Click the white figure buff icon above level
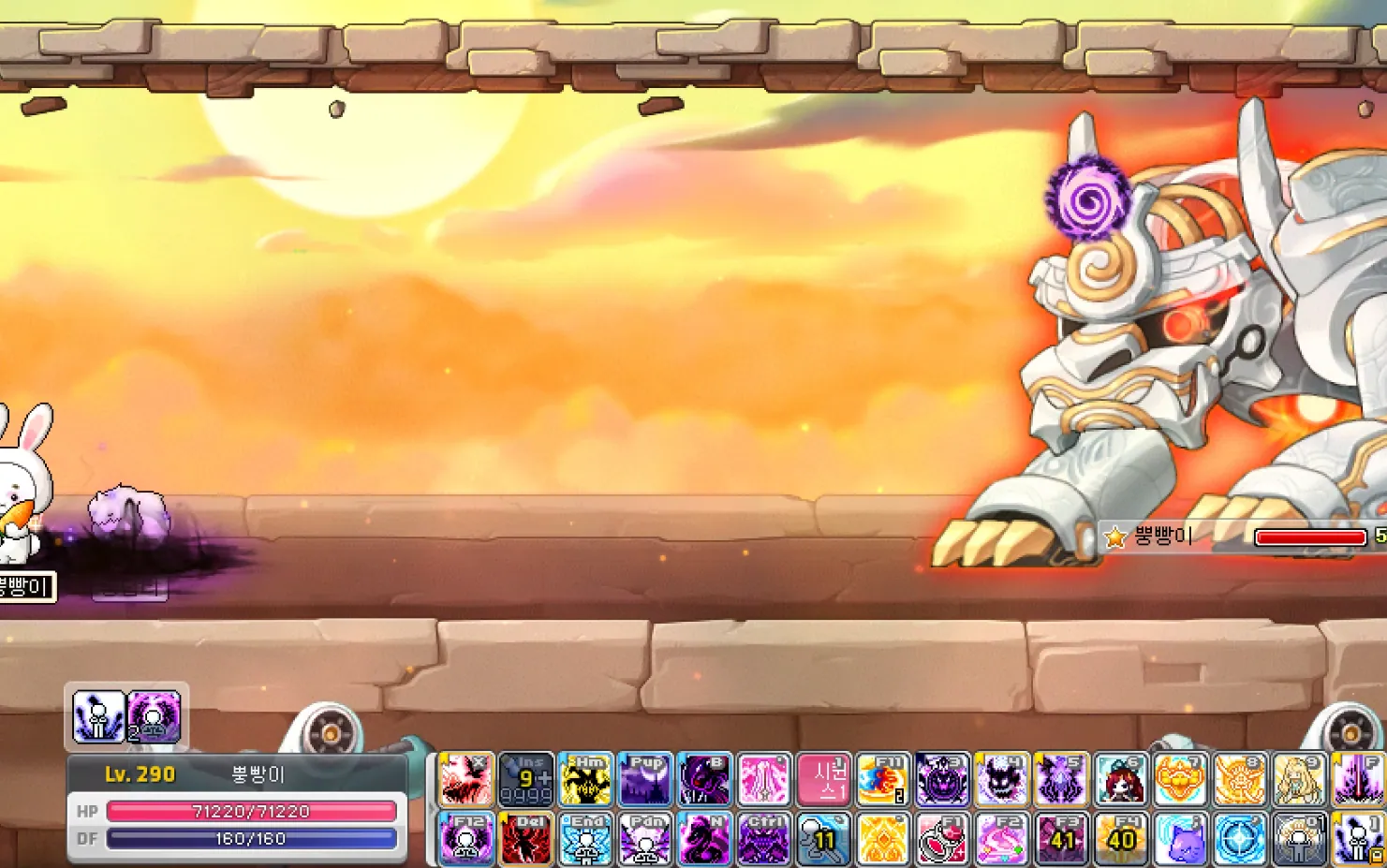 click(99, 716)
